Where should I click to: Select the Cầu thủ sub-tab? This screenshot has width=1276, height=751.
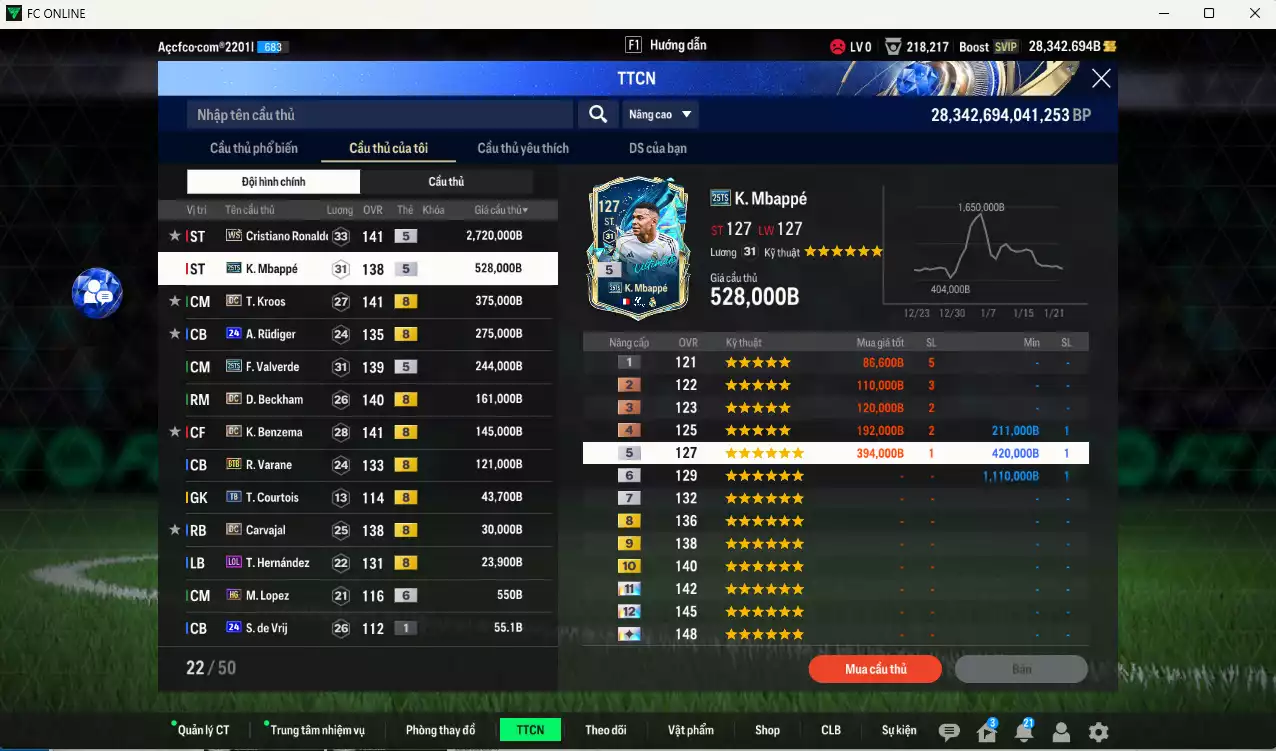446,182
